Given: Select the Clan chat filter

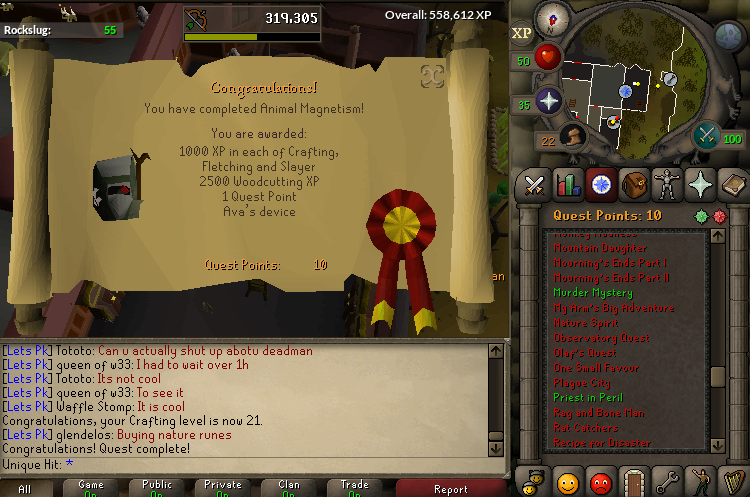Looking at the screenshot, I should (288, 487).
